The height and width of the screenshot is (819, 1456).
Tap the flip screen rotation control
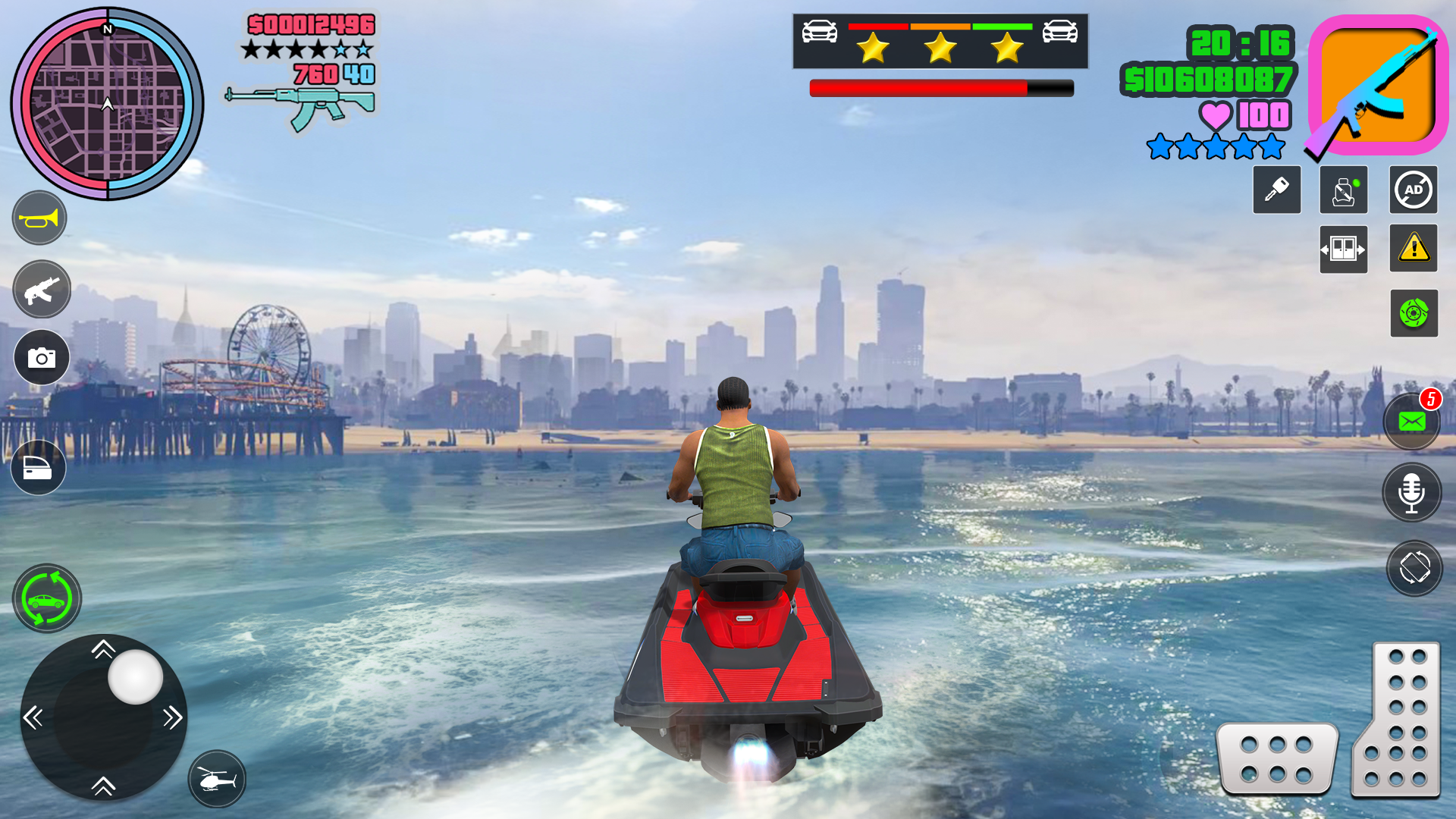[x=1411, y=570]
